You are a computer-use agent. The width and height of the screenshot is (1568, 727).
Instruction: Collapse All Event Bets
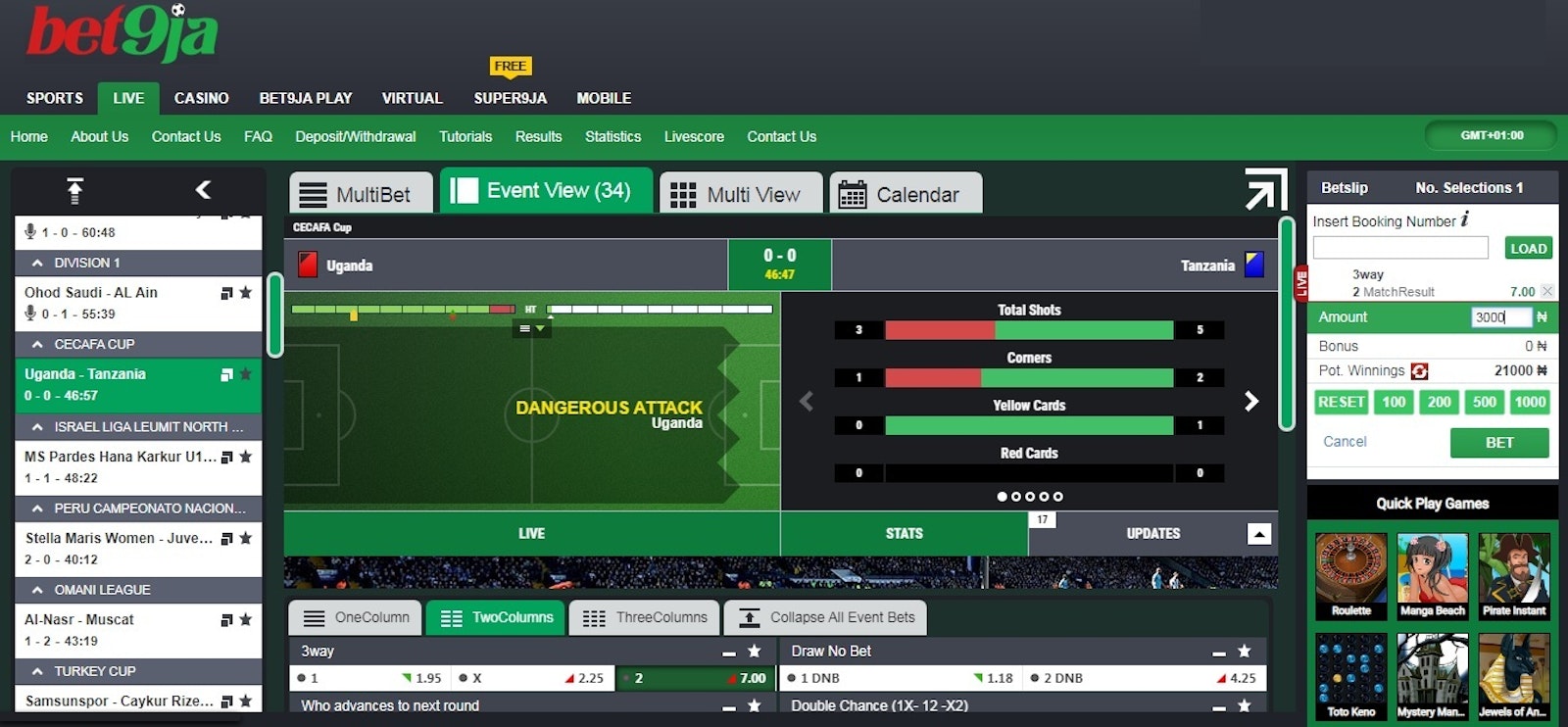(826, 618)
